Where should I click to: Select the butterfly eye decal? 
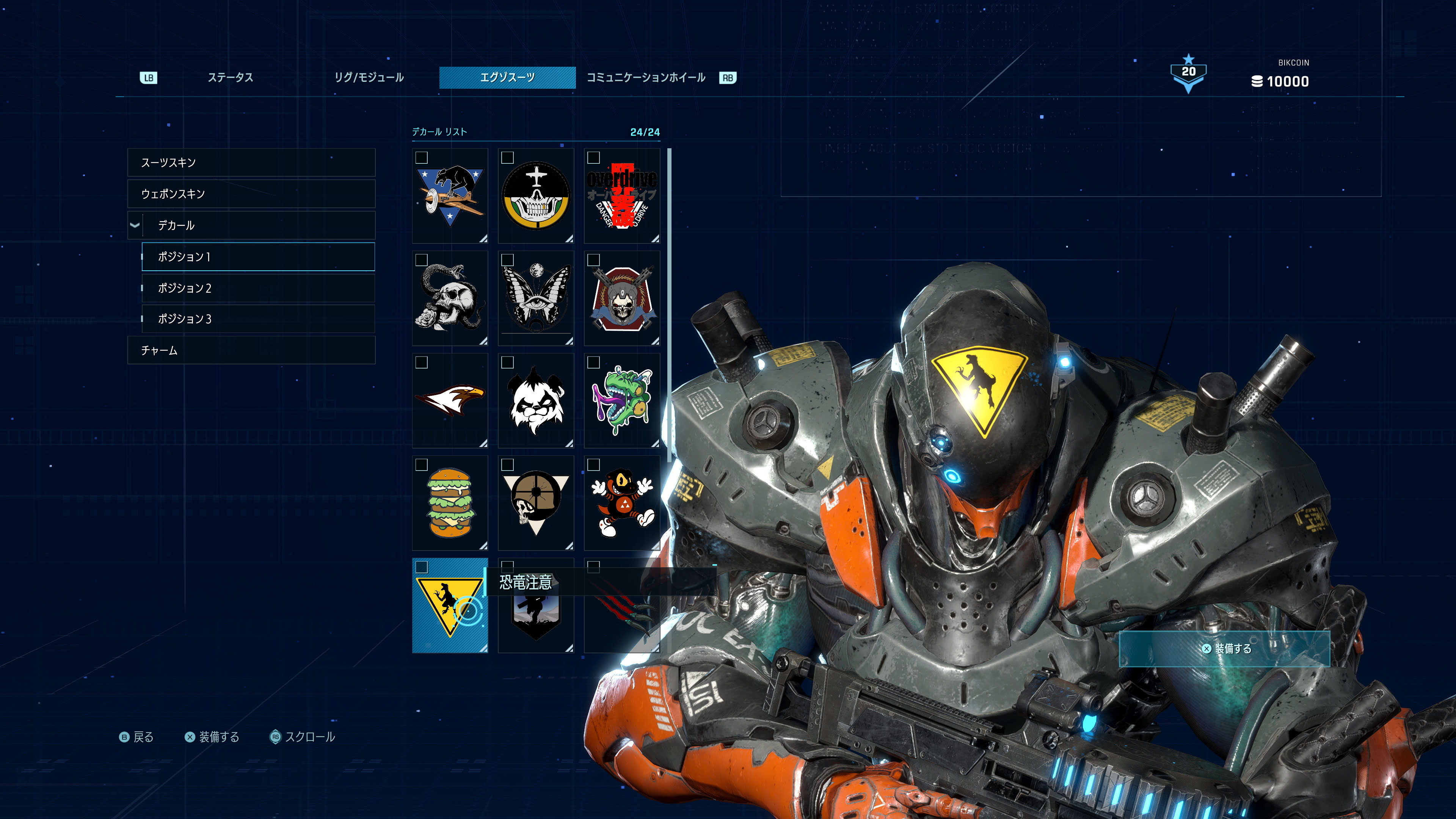[x=536, y=298]
